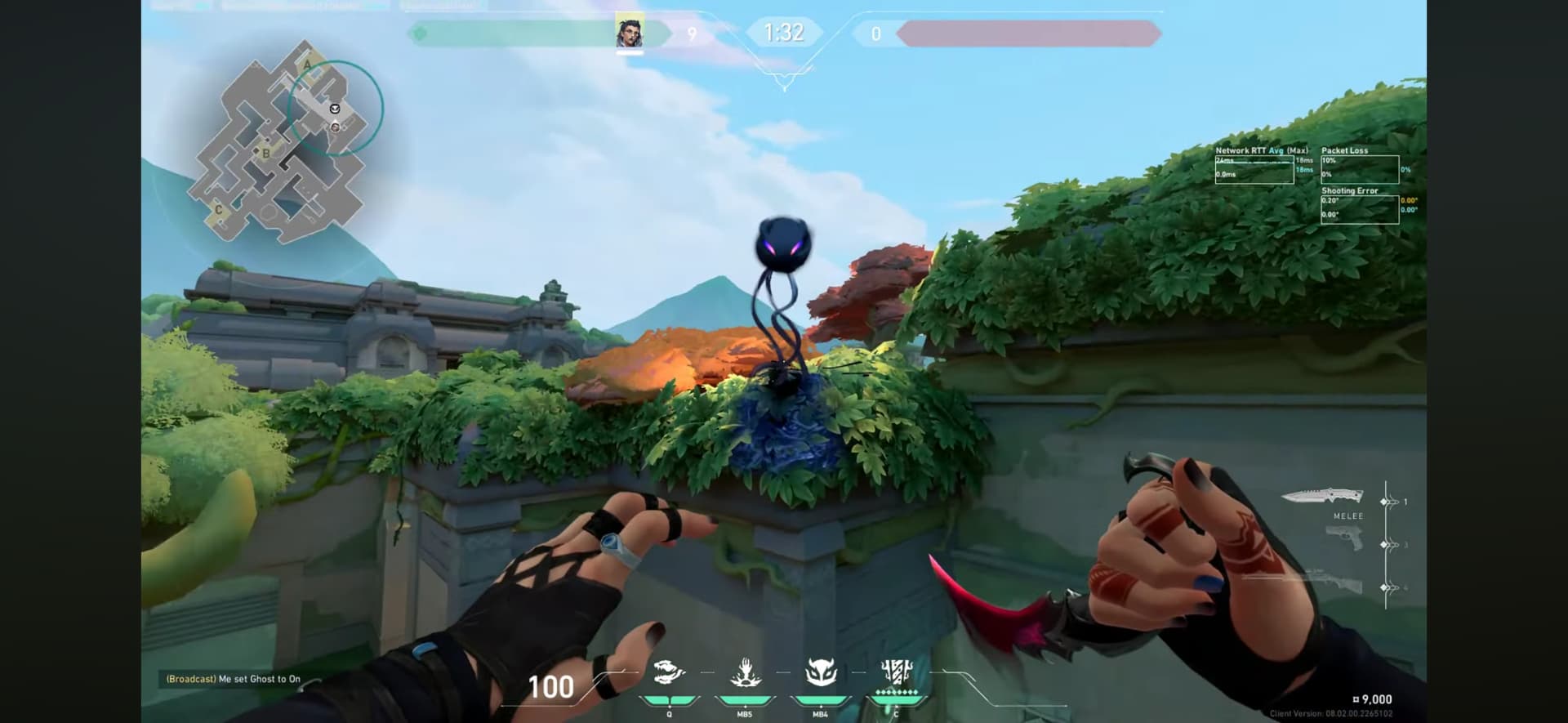
Task: Click the agent portrait on the top bar
Action: 629,33
